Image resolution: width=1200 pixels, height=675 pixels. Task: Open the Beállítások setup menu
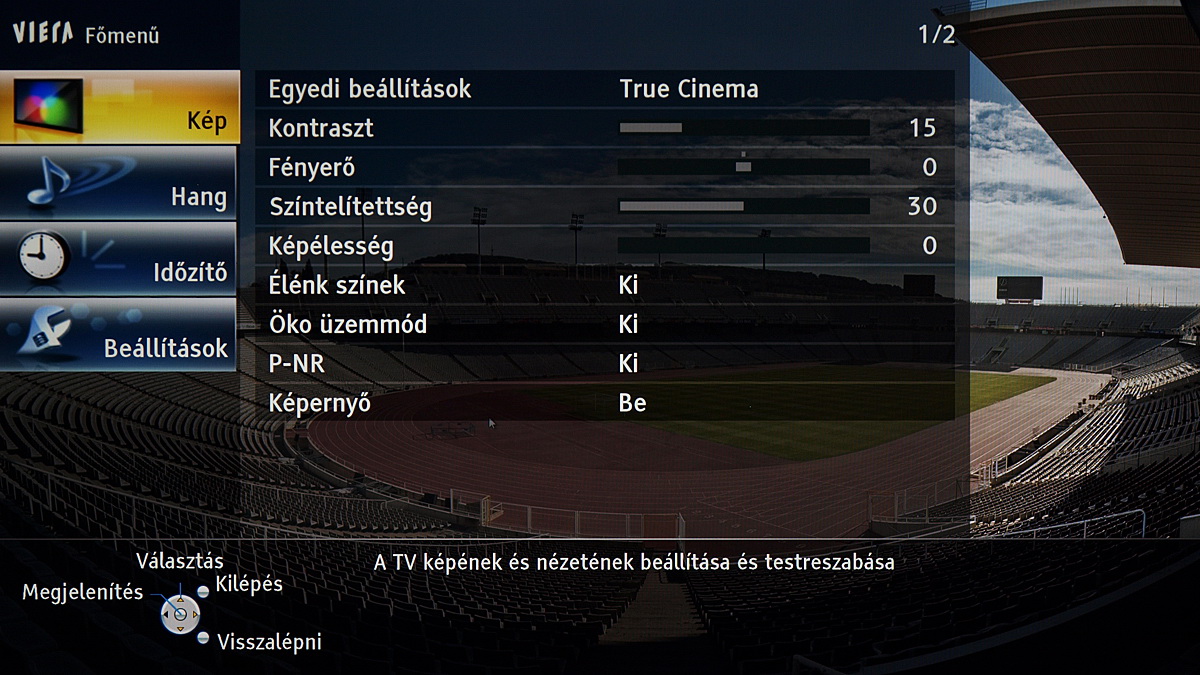[x=120, y=335]
